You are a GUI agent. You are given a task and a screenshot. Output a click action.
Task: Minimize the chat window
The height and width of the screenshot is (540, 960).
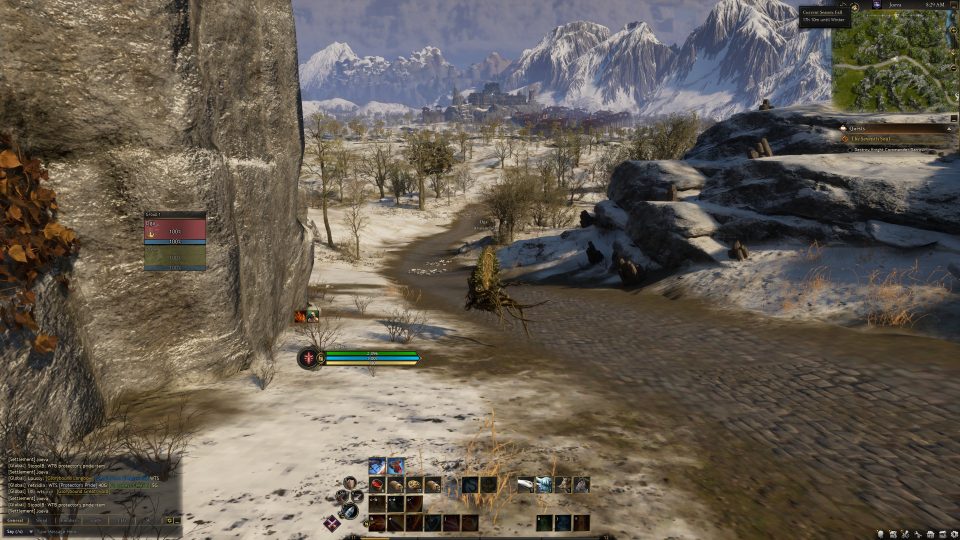click(x=178, y=520)
